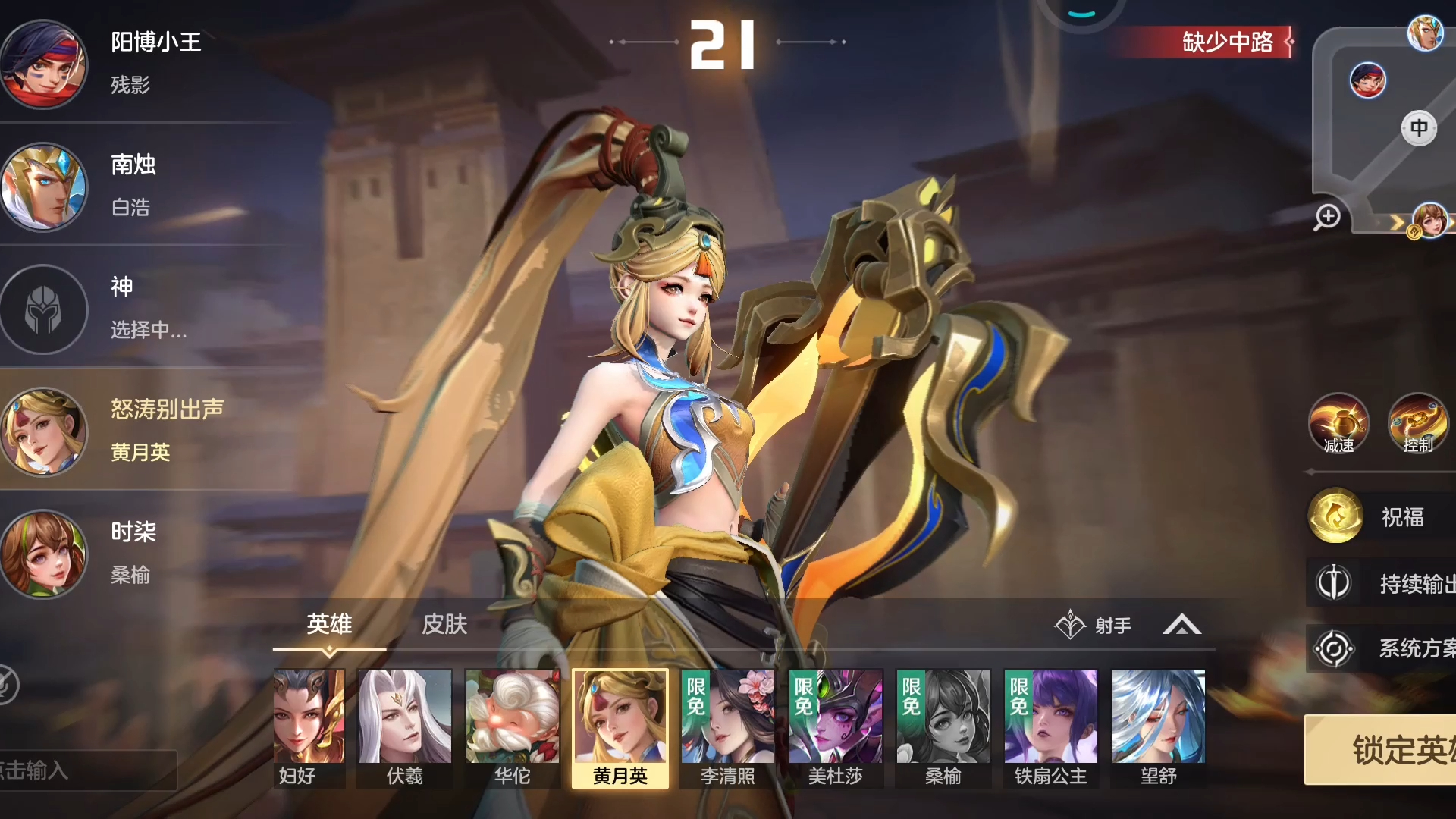Open the 持续输出 build option
The image size is (1456, 819).
tap(1382, 583)
